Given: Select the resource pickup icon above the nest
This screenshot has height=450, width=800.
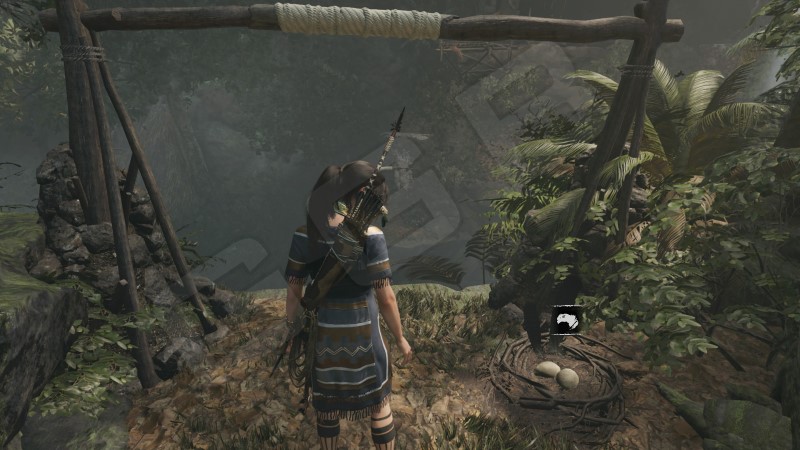Looking at the screenshot, I should point(563,320).
